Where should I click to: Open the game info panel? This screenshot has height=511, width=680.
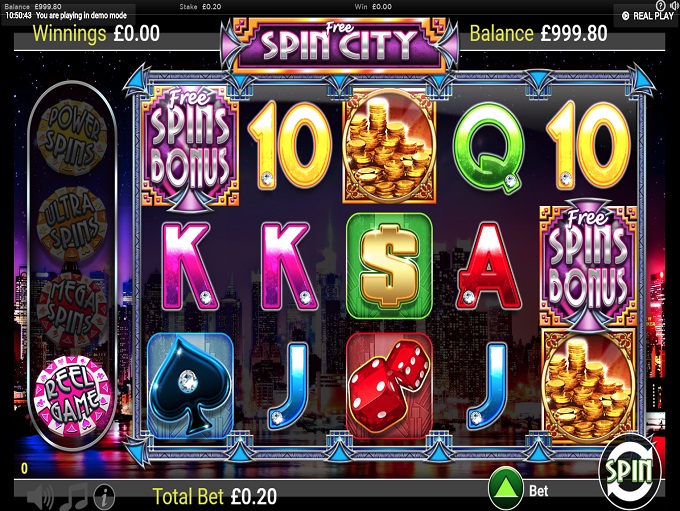point(103,495)
